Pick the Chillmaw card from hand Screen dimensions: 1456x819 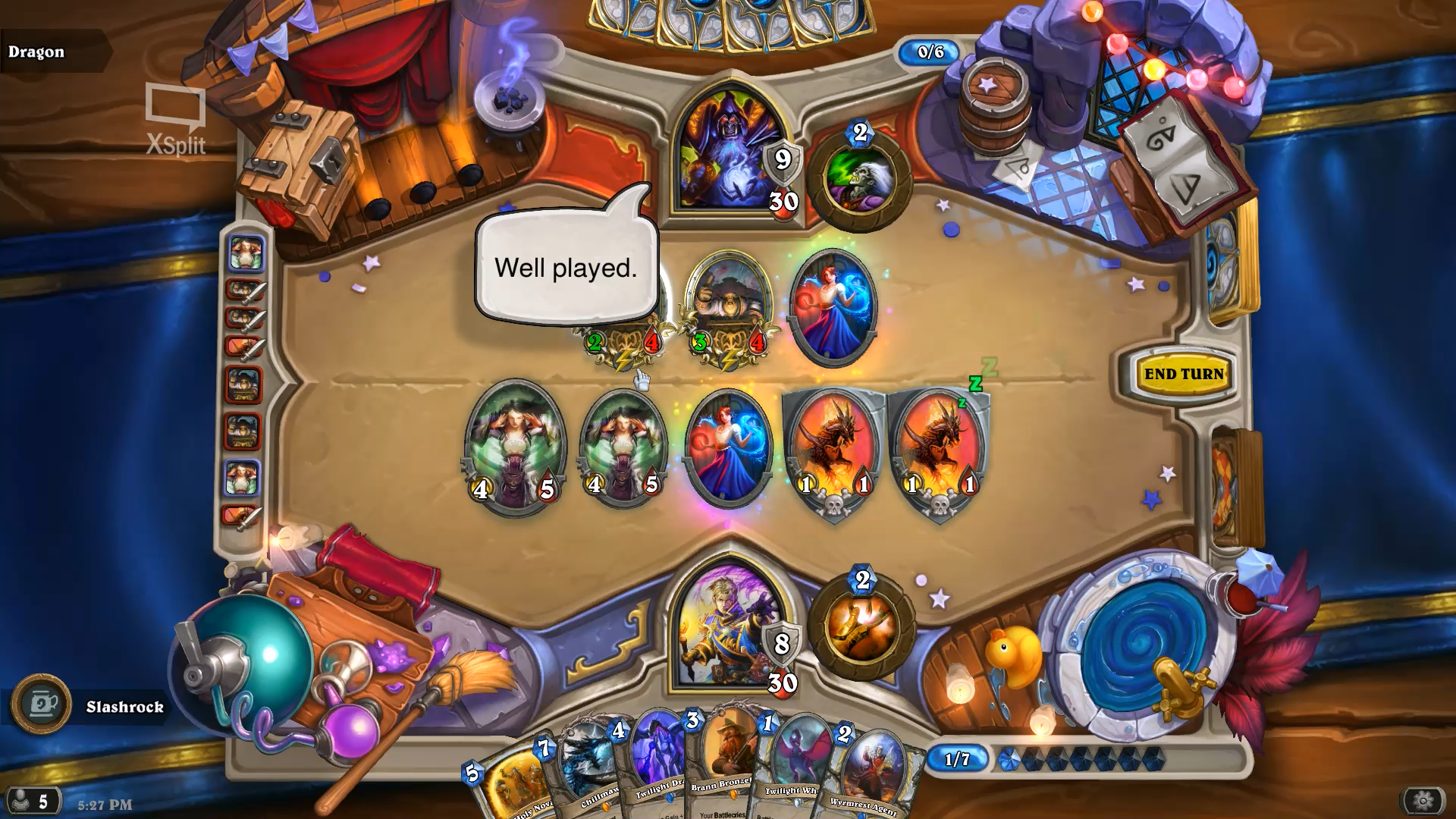[x=584, y=773]
